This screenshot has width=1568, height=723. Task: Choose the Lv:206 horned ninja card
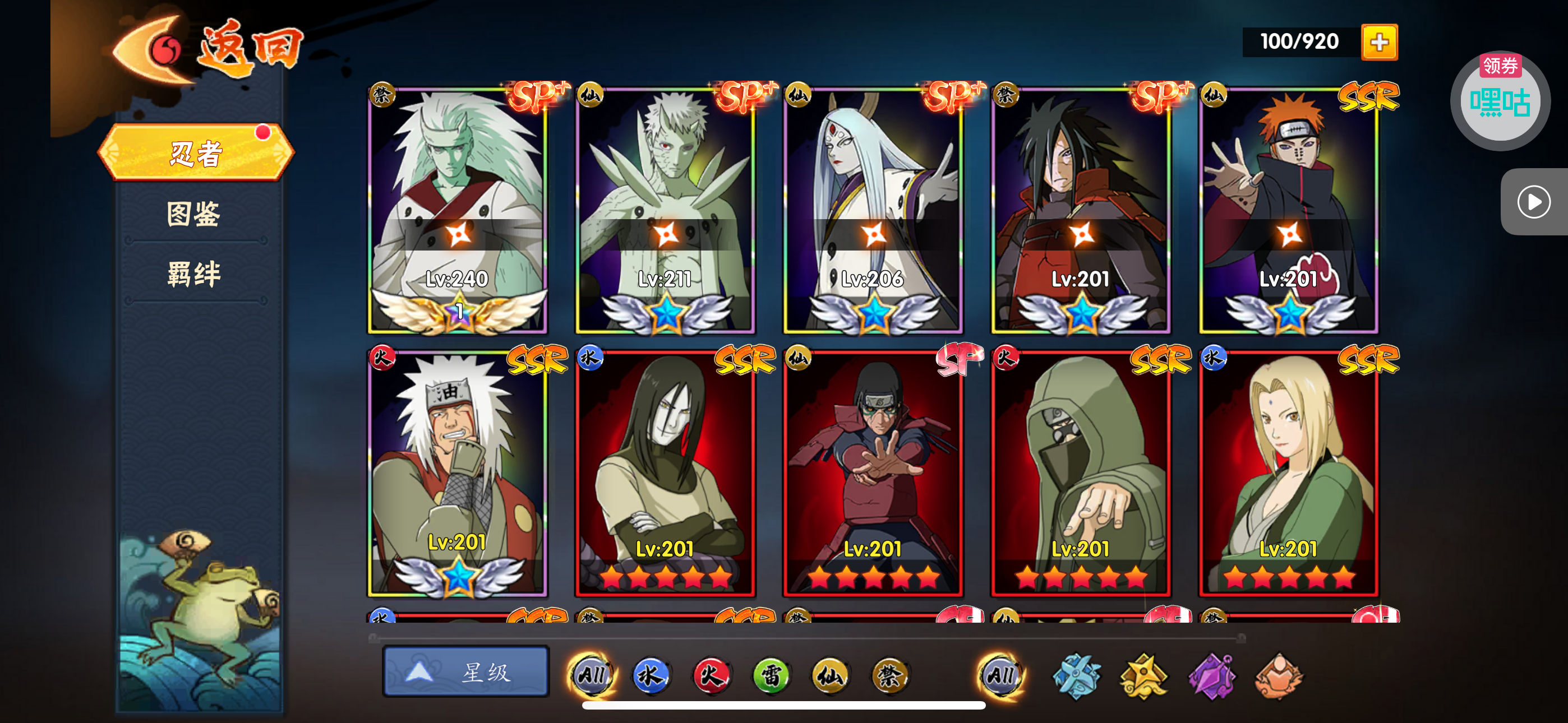click(873, 210)
